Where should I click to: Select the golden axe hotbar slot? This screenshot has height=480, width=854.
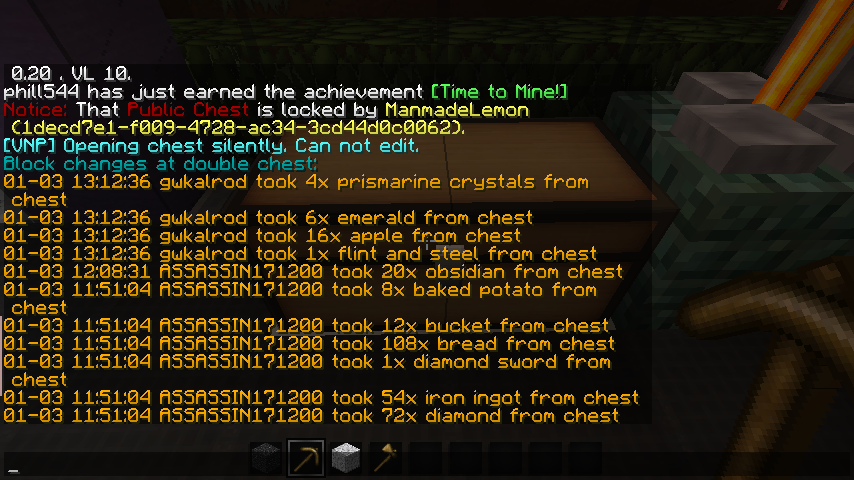pyautogui.click(x=384, y=459)
